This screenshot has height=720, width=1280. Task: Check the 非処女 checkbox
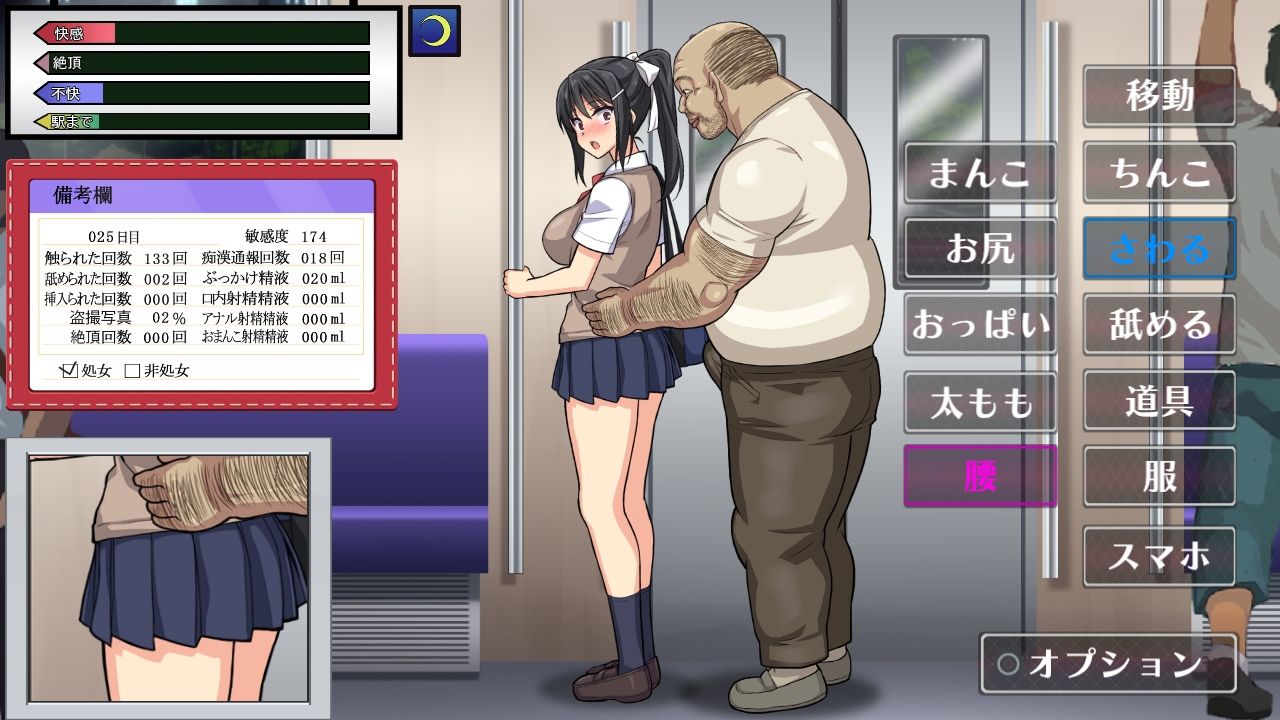130,370
